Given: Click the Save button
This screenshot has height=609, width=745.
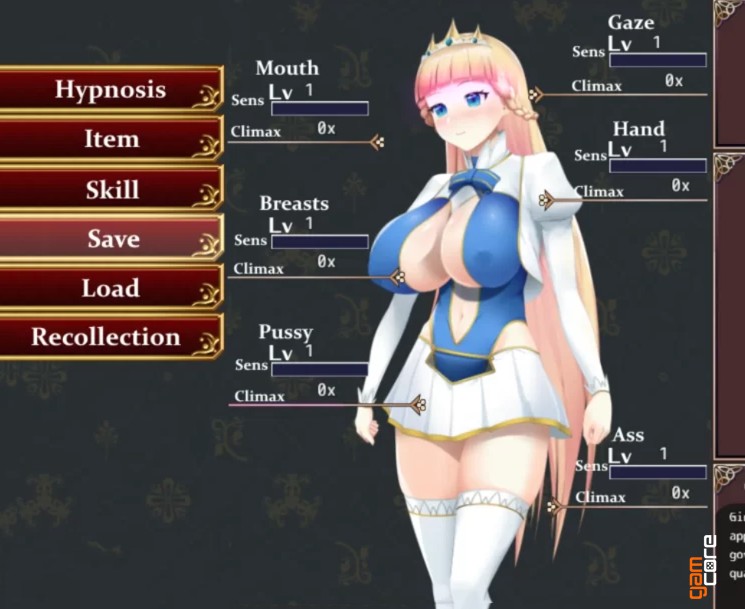Looking at the screenshot, I should click(x=110, y=239).
